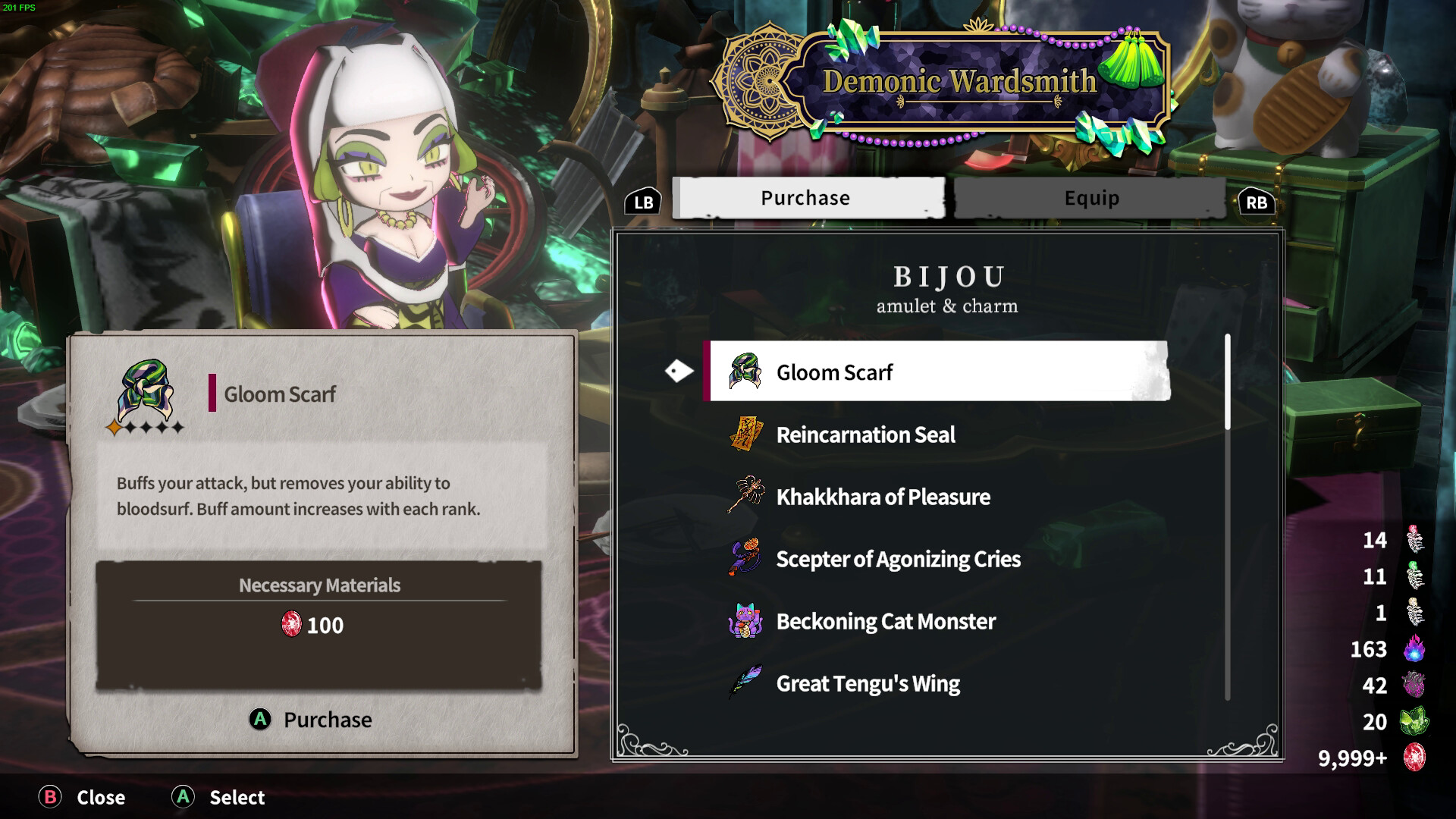
Task: Select the Reincarnation Seal entry
Action: coord(864,435)
